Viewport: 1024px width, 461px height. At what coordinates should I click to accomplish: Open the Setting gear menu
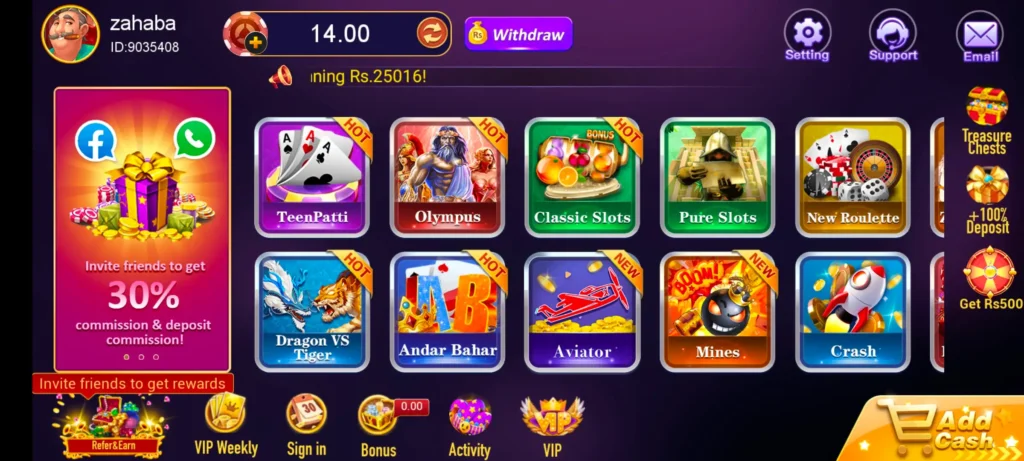pyautogui.click(x=807, y=37)
